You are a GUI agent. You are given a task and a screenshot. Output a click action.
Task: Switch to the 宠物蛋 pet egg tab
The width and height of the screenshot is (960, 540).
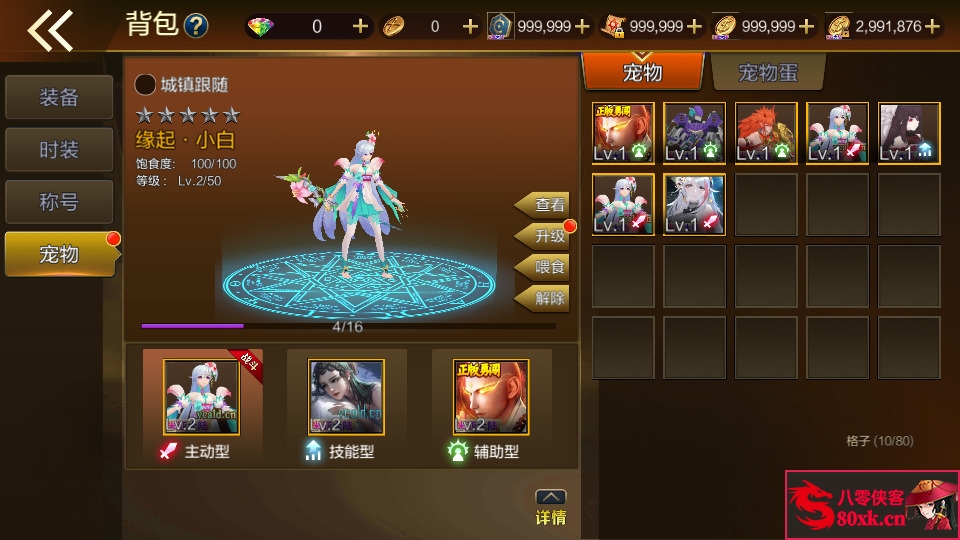point(767,73)
